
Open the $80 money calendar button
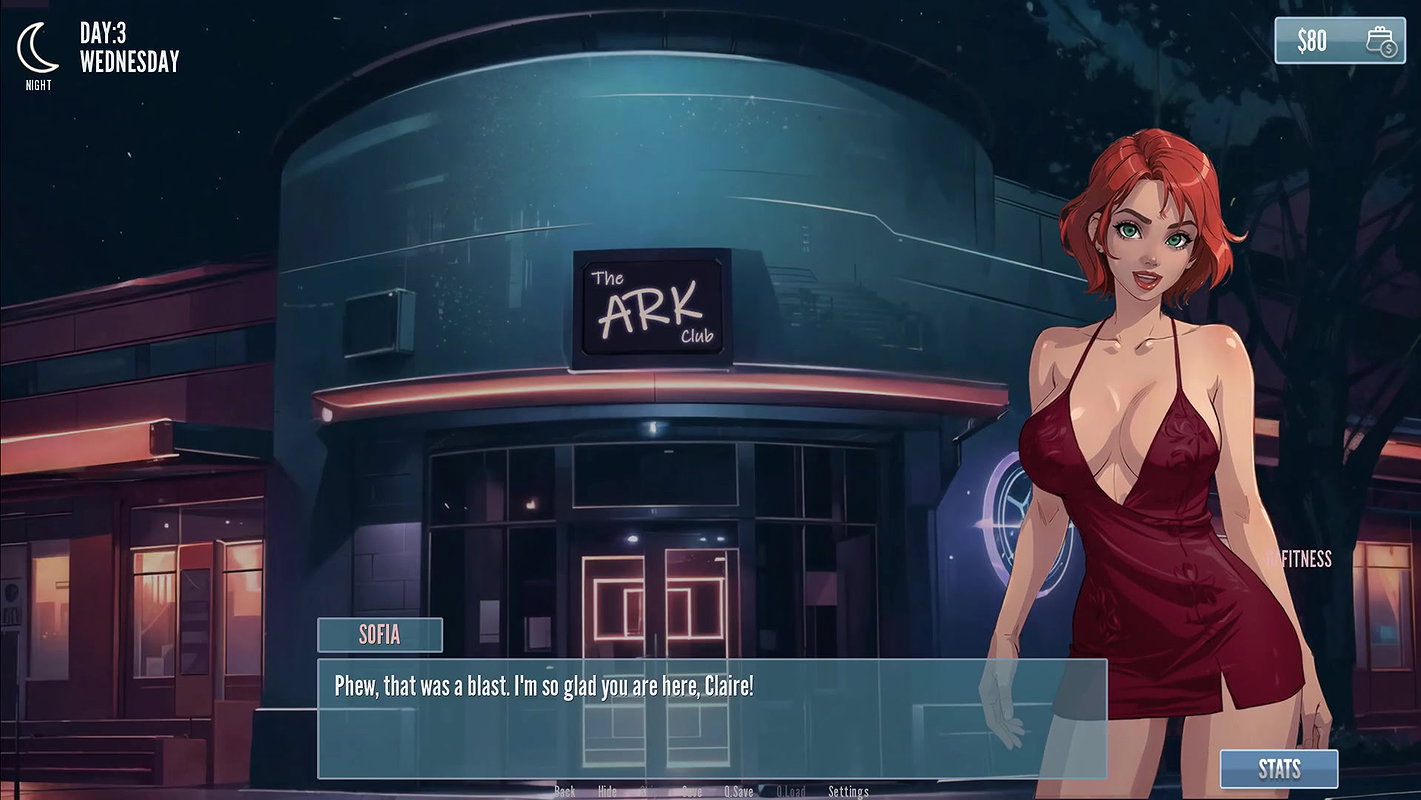pos(1337,41)
